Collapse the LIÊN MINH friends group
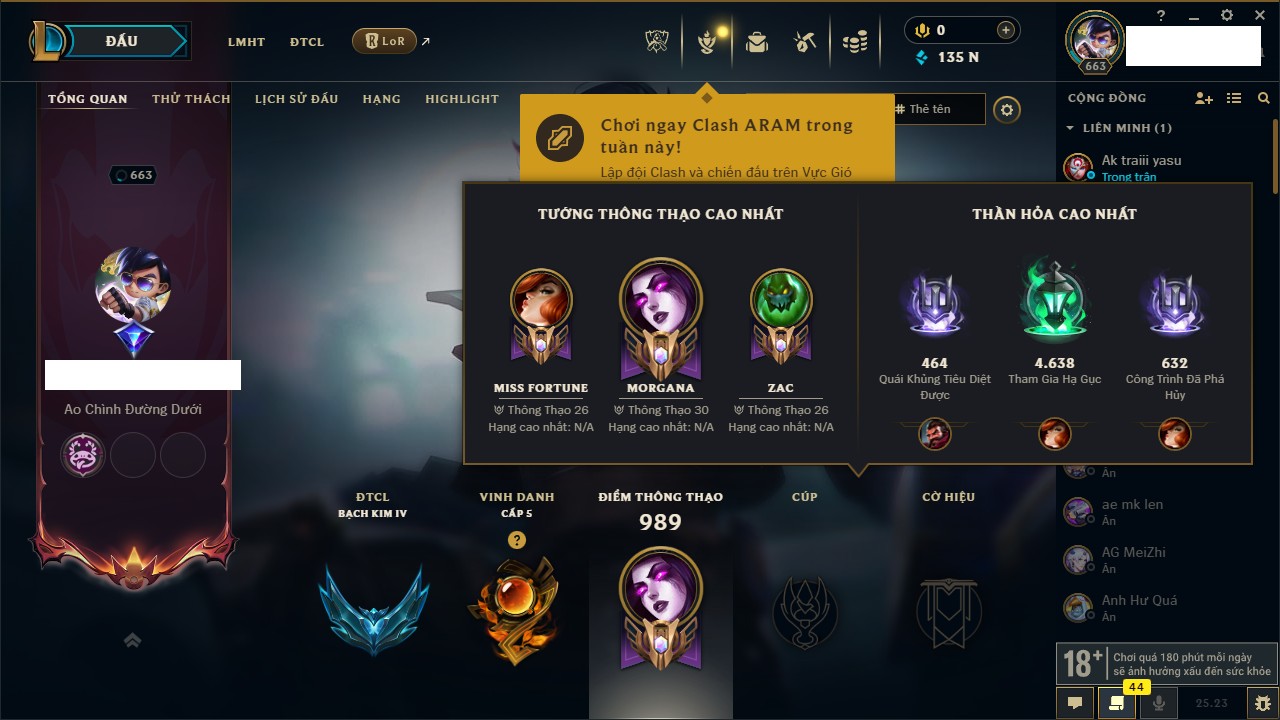 1071,128
